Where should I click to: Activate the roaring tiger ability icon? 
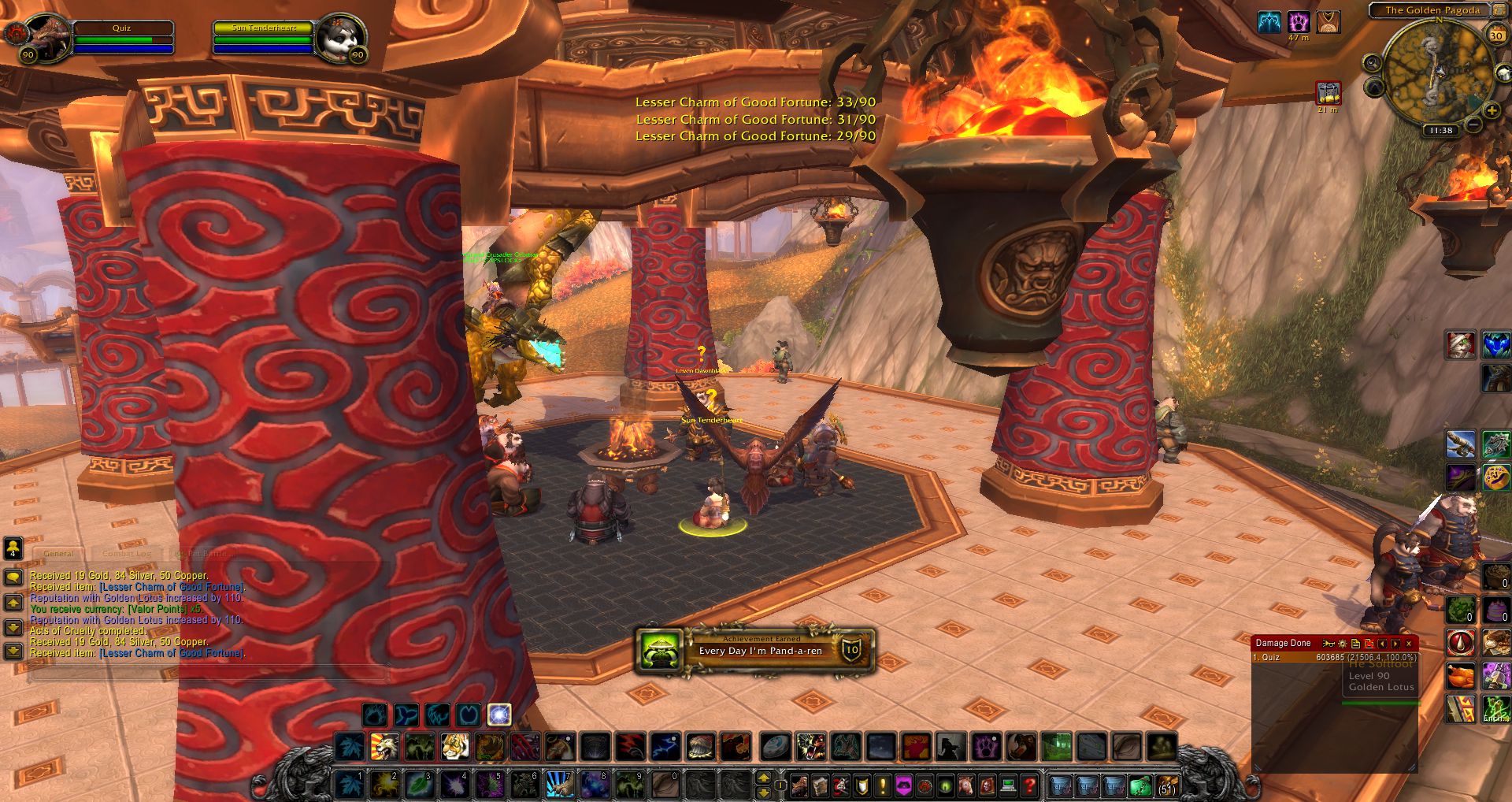[454, 746]
